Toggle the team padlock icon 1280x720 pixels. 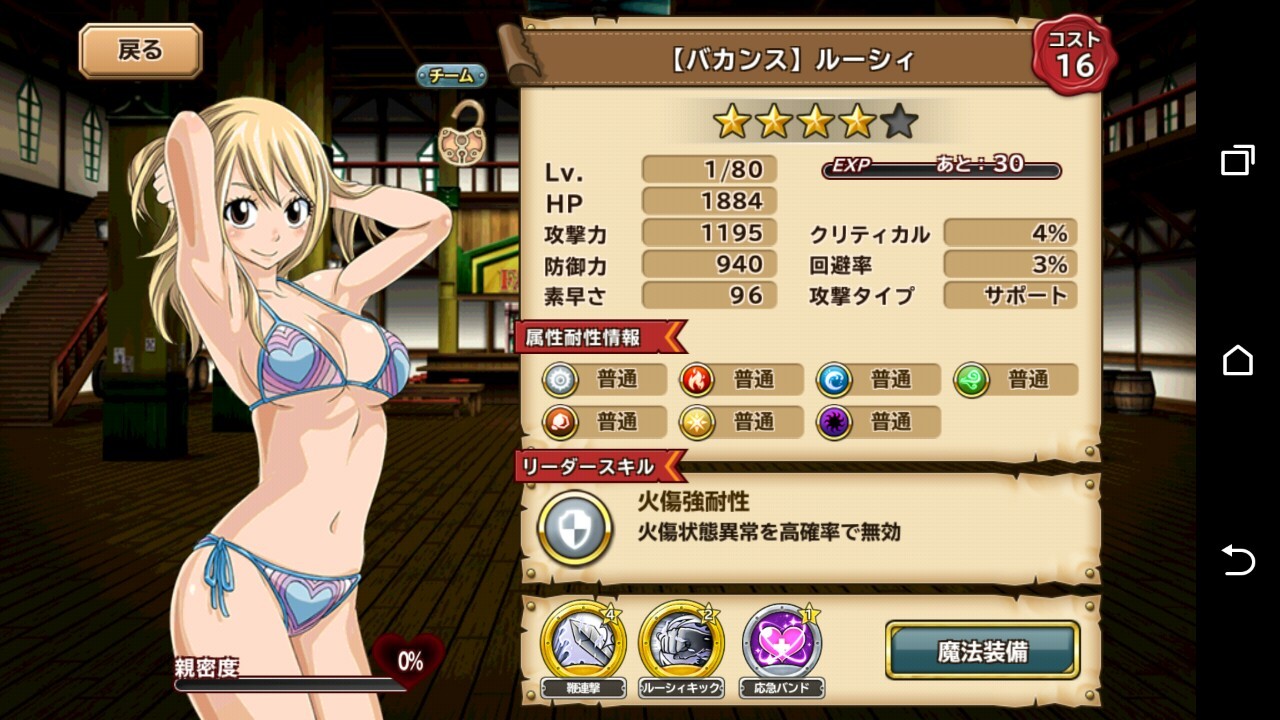tap(452, 132)
